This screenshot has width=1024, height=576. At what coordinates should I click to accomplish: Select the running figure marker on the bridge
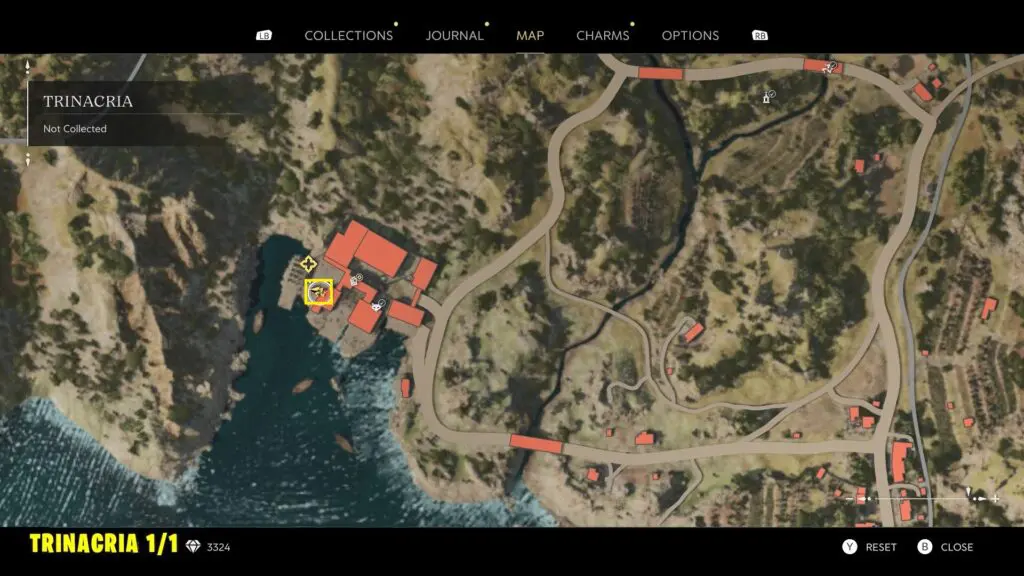click(x=830, y=67)
